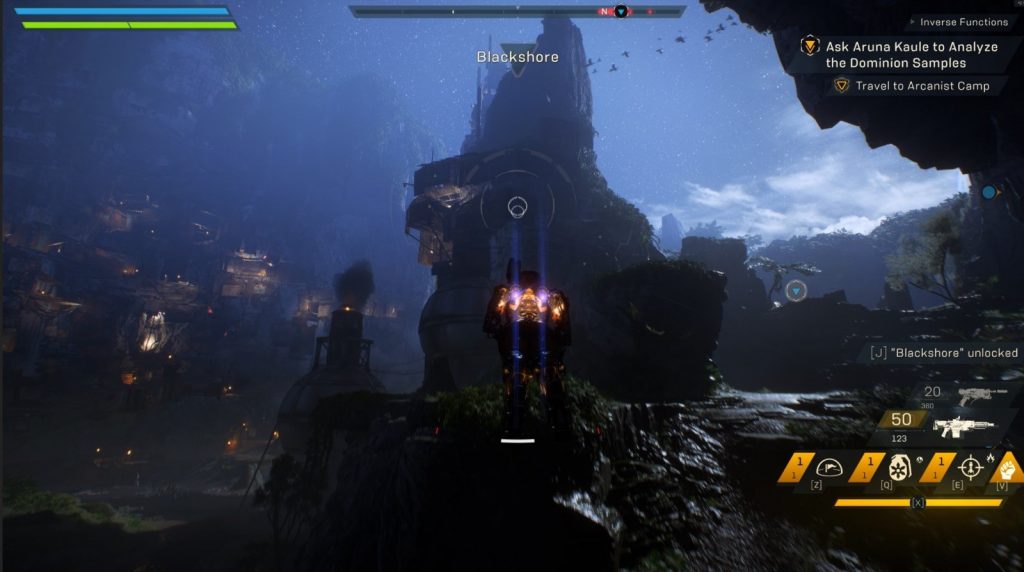Use the frost grenade ability

tap(899, 468)
